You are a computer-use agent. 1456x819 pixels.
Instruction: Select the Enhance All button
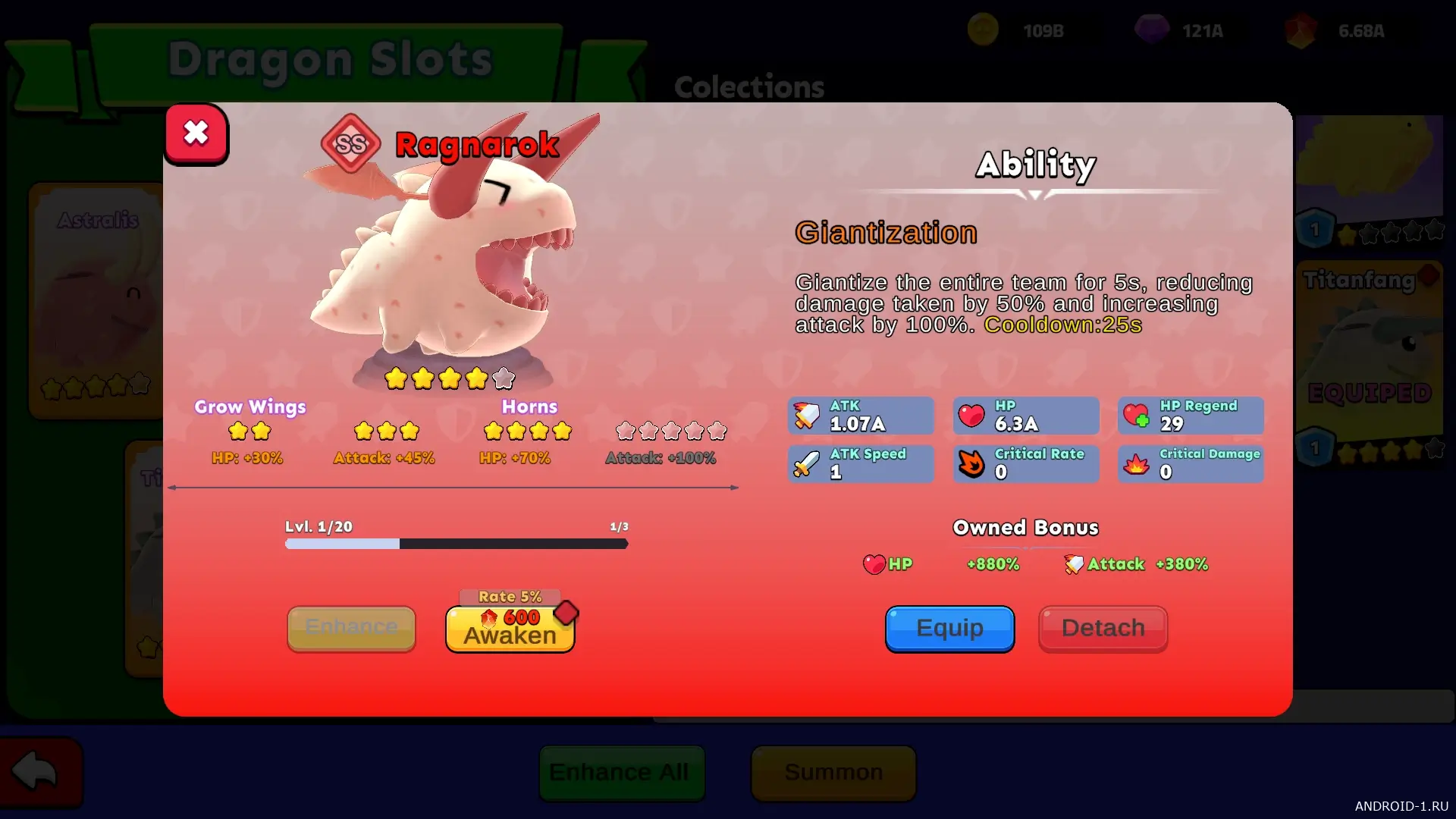pos(622,773)
